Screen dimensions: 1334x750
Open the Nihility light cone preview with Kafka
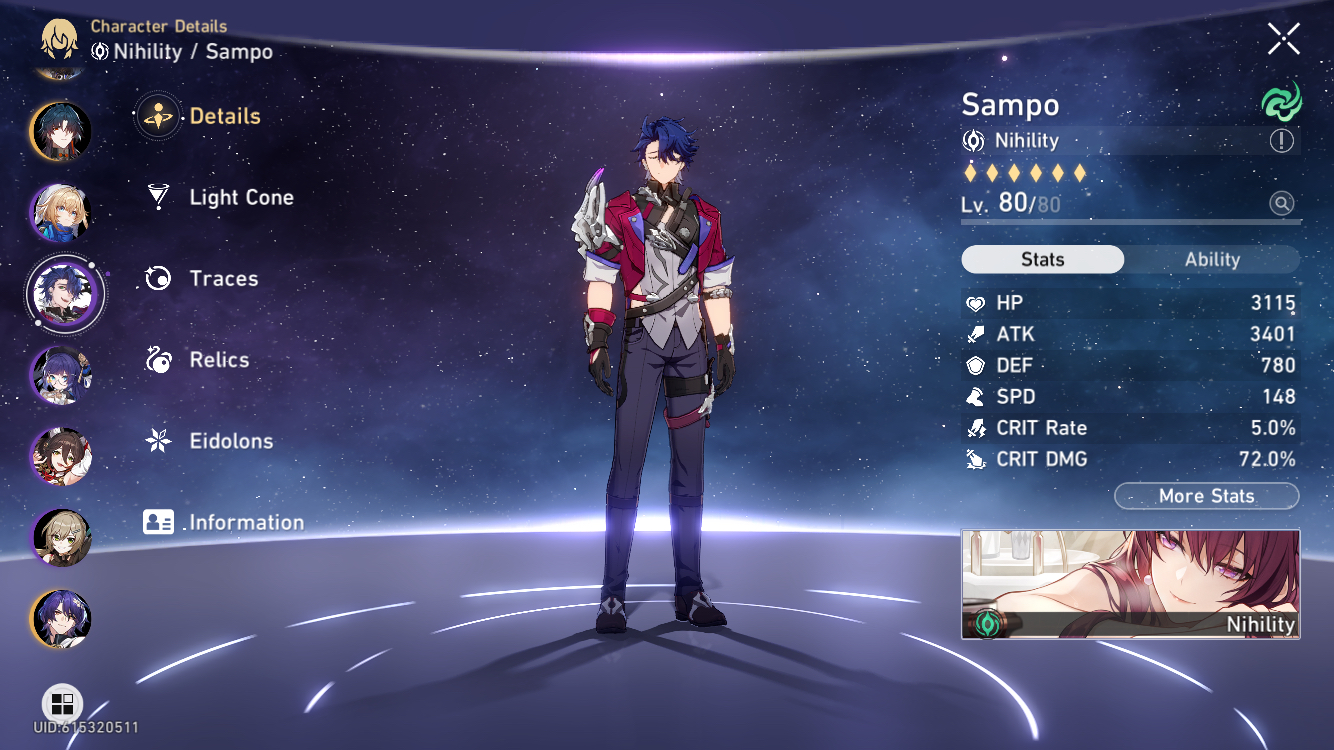coord(1130,585)
